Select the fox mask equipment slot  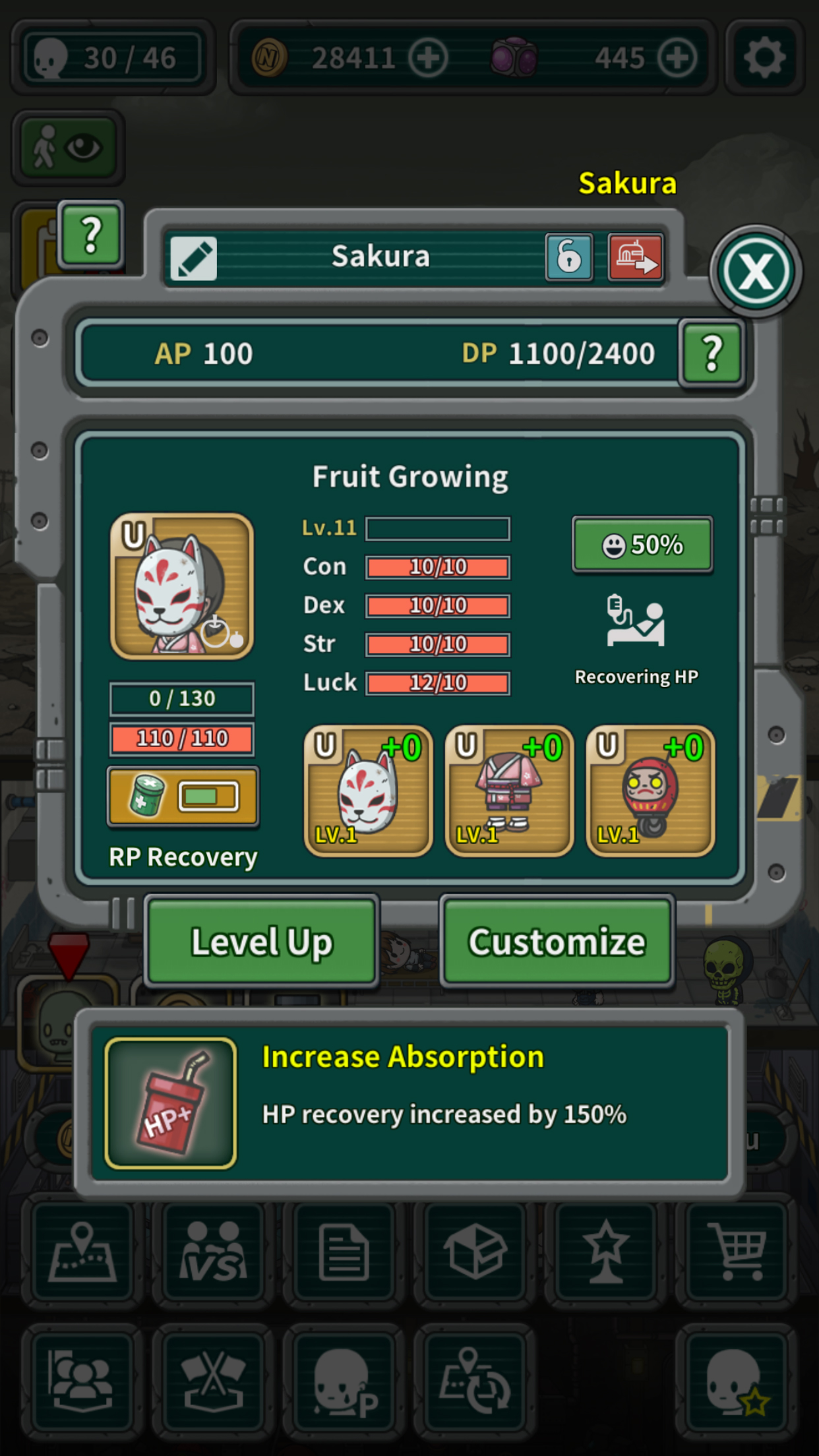coord(368,791)
